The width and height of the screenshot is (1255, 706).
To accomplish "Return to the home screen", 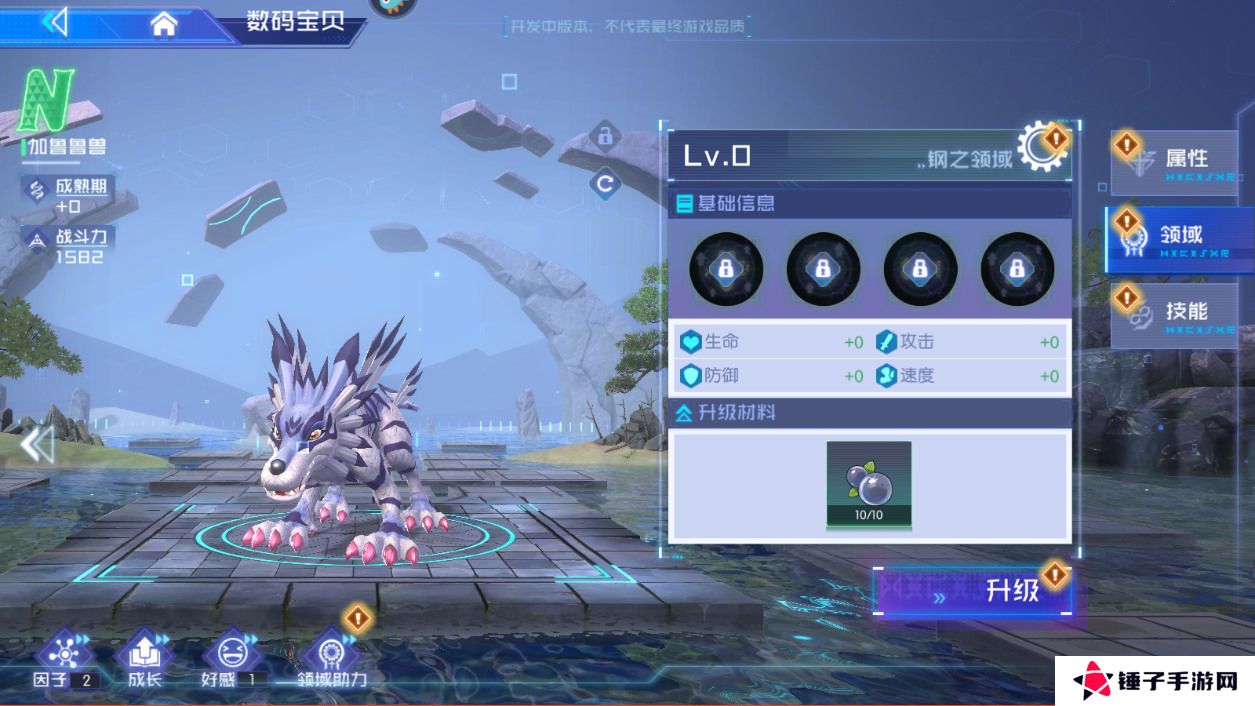I will tap(164, 24).
